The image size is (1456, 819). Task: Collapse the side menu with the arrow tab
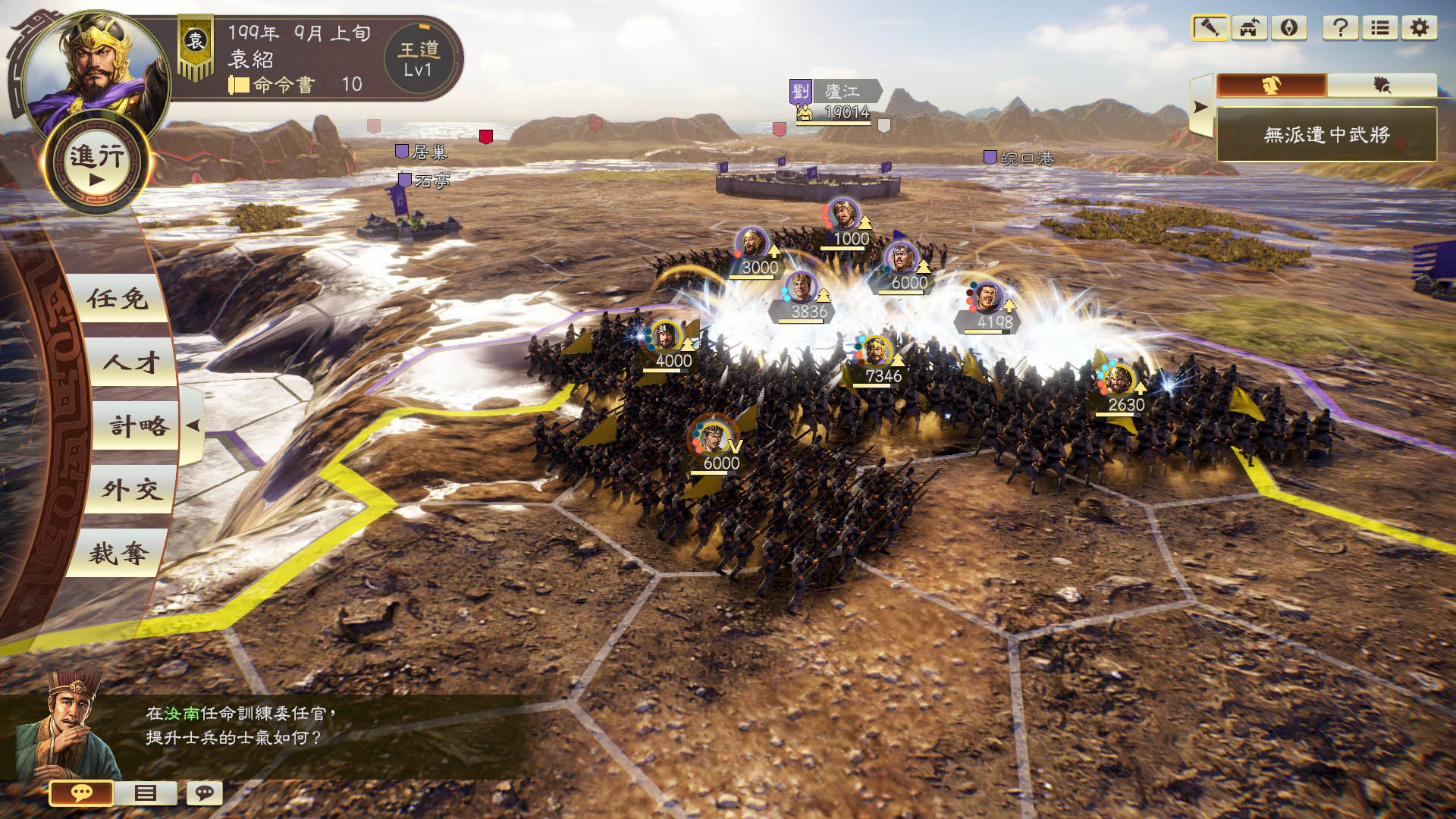193,425
